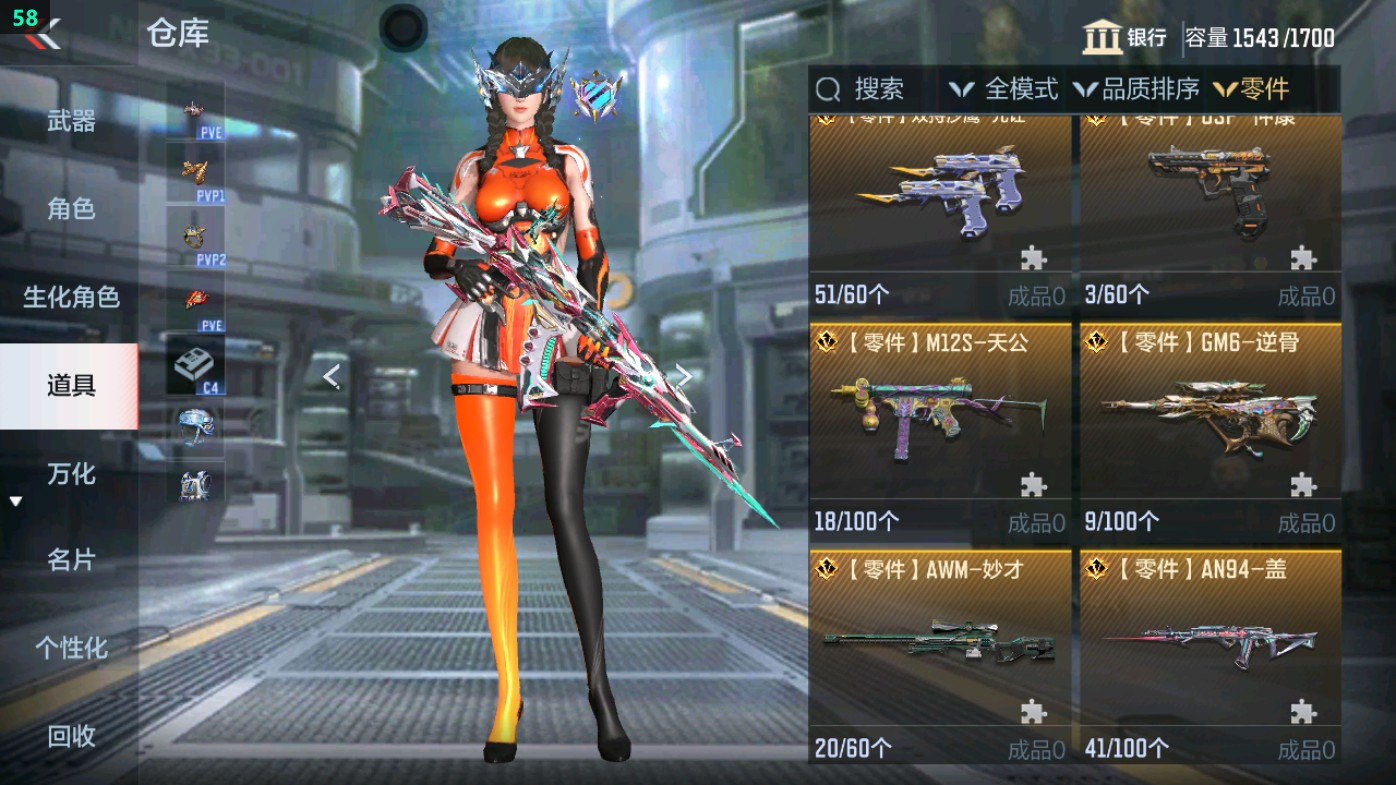Viewport: 1396px width, 785px height.
Task: Click the search magnifier icon
Action: (x=827, y=90)
